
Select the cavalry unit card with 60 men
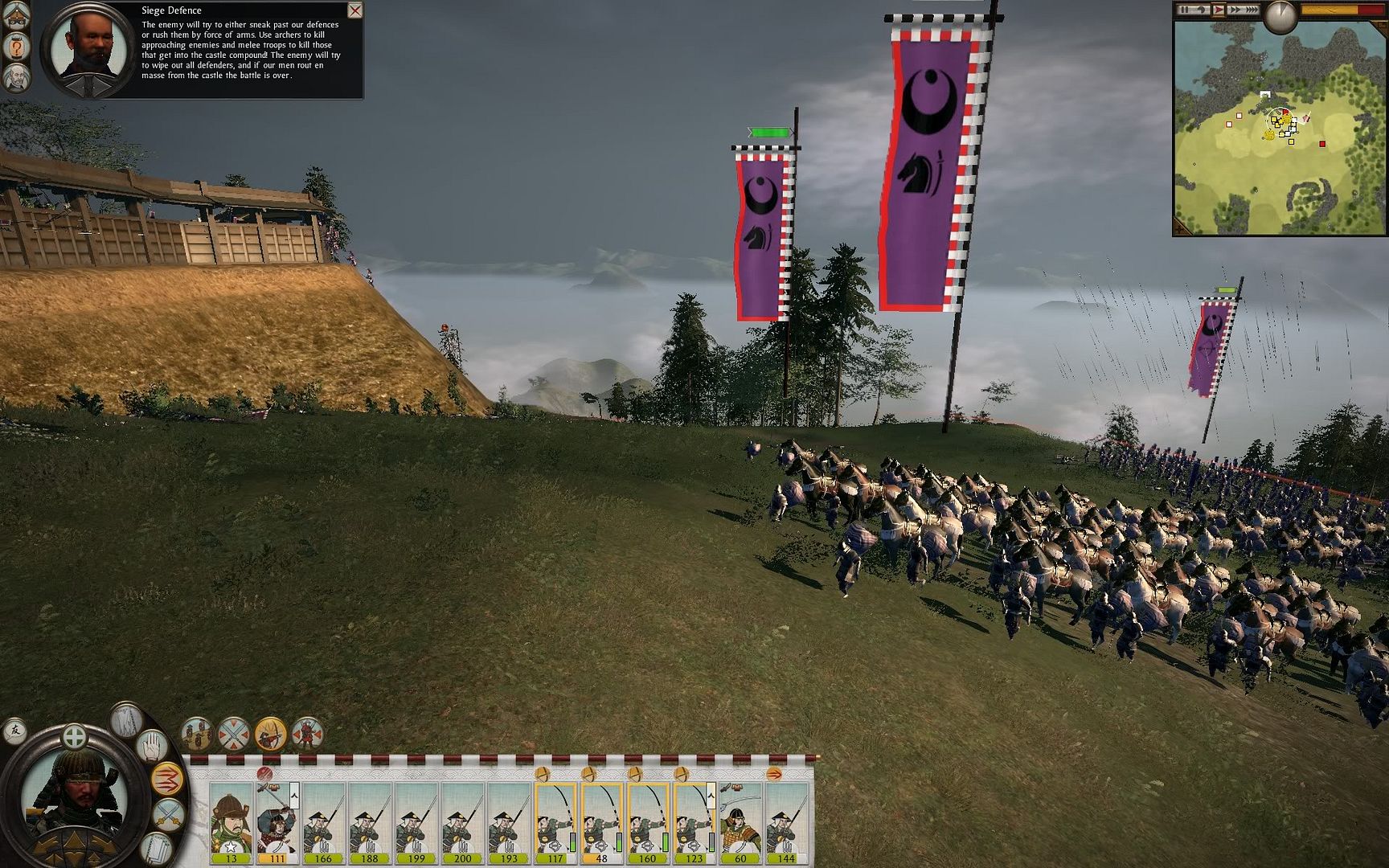[740, 821]
